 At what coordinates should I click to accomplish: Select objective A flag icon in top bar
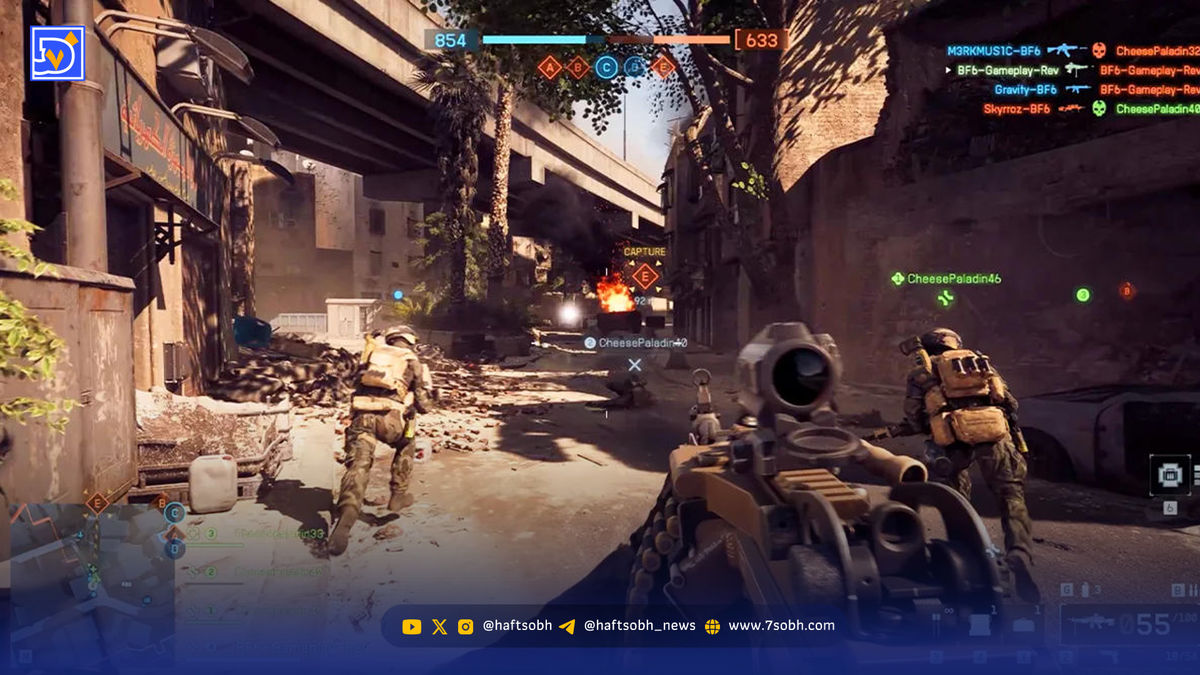(x=549, y=67)
